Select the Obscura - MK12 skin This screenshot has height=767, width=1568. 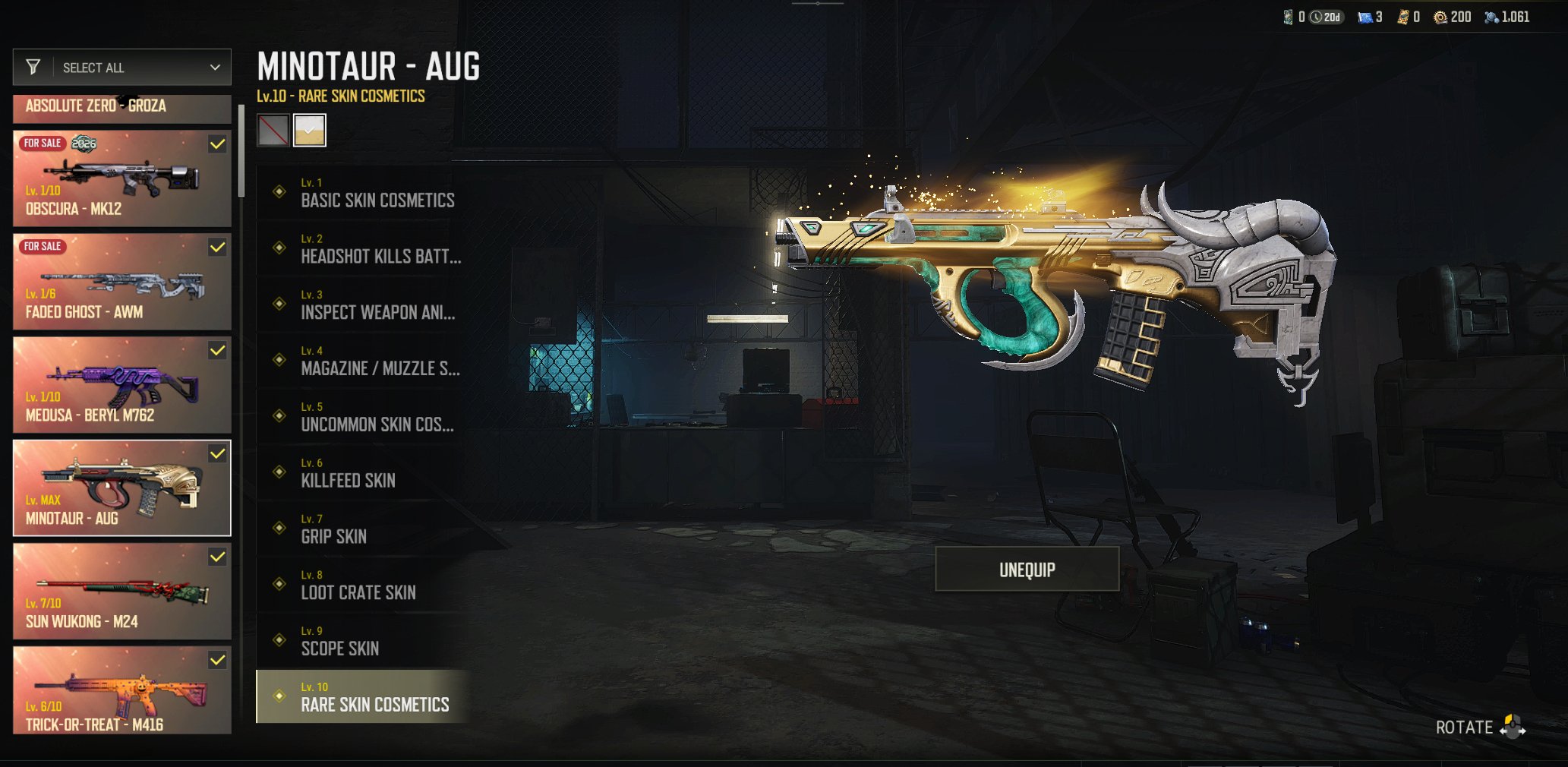pyautogui.click(x=122, y=178)
